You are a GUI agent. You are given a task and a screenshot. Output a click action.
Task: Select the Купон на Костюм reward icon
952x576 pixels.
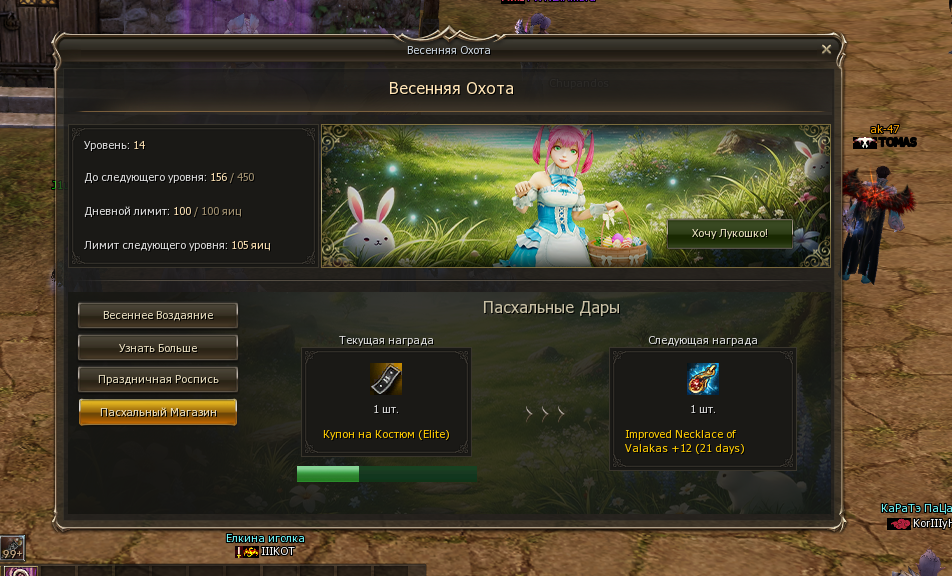(386, 380)
